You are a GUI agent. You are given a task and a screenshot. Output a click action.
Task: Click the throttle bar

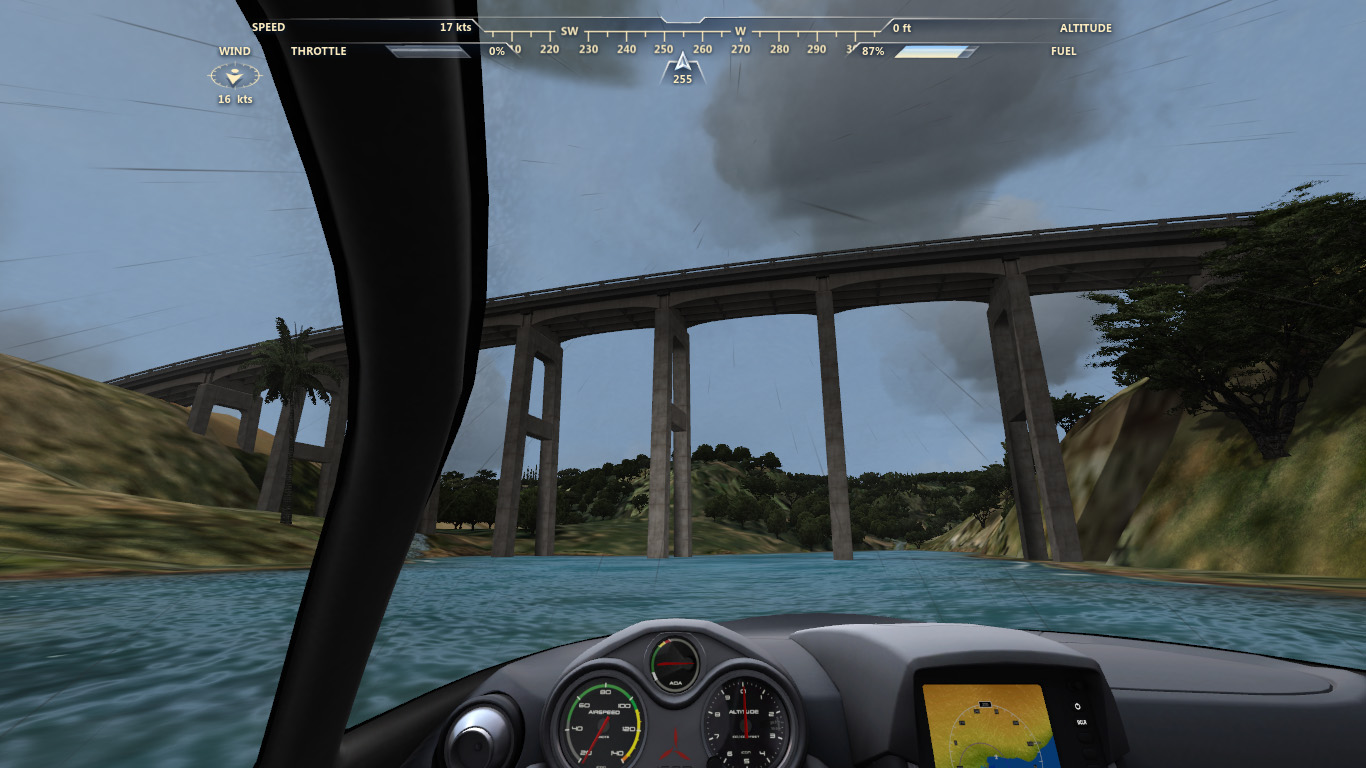429,51
